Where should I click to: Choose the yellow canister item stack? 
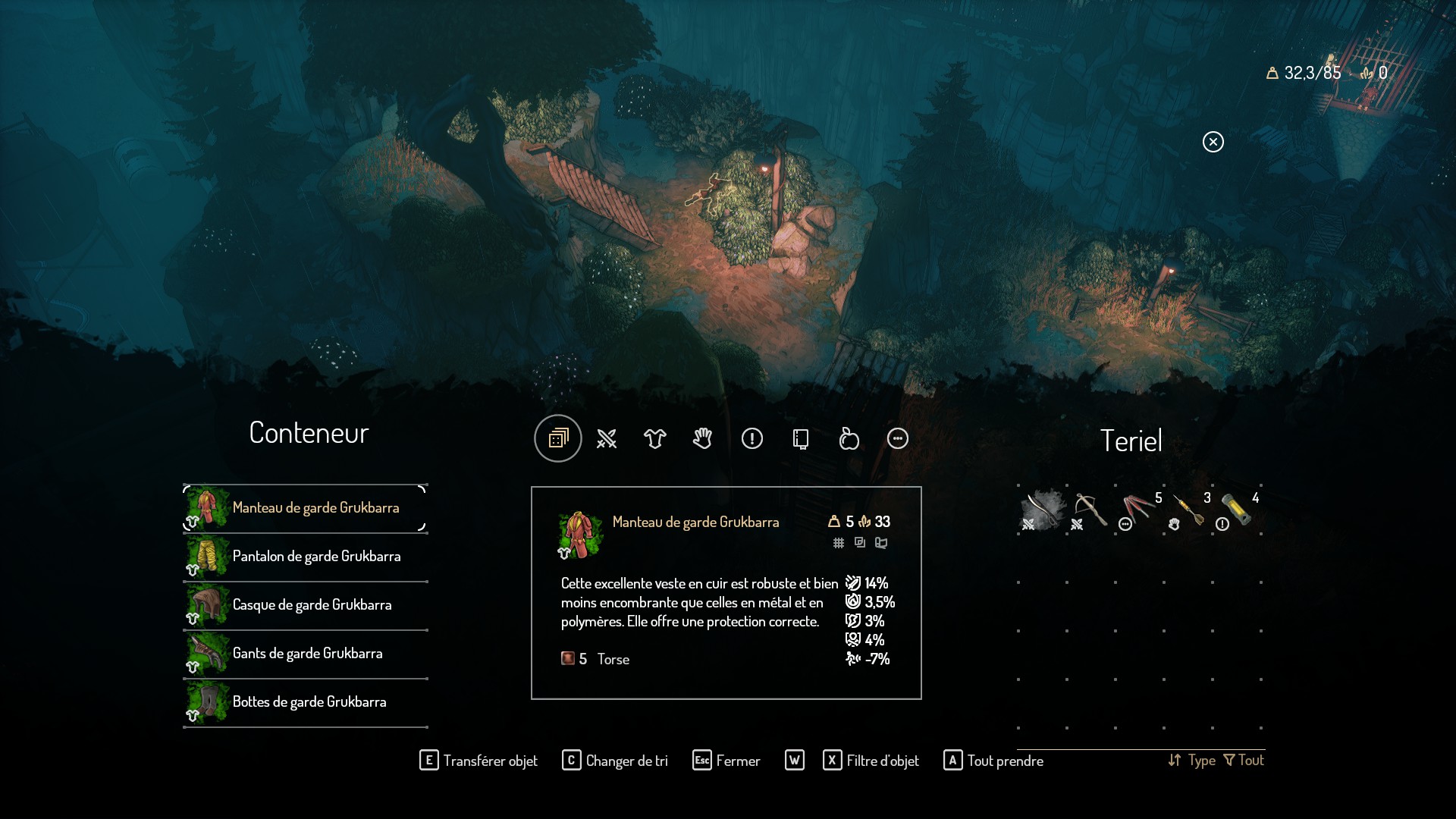pyautogui.click(x=1236, y=510)
